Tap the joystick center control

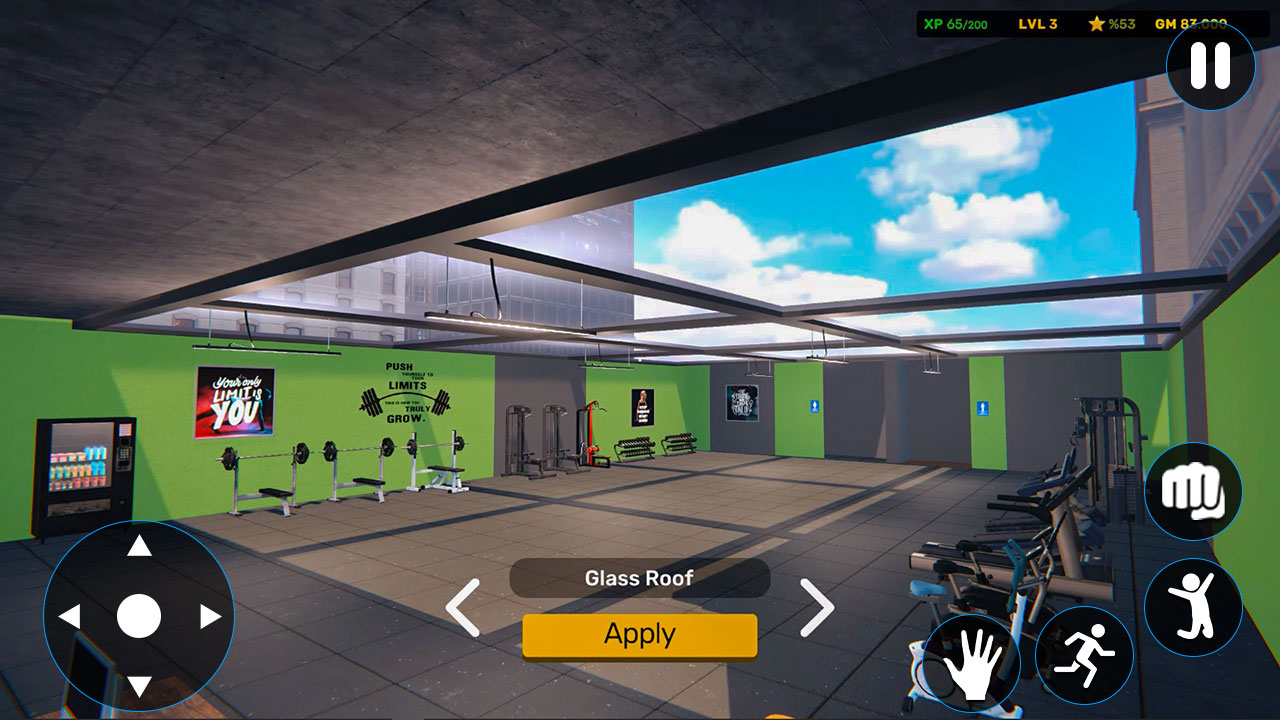pyautogui.click(x=140, y=615)
